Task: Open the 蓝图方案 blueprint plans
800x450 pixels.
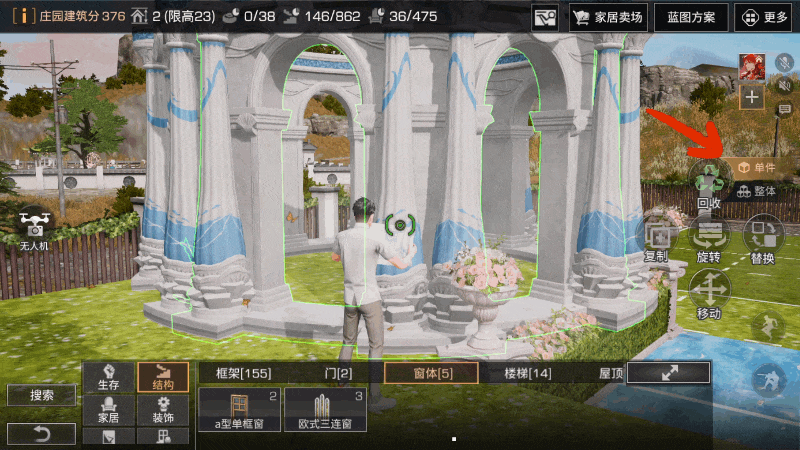Action: pyautogui.click(x=693, y=17)
